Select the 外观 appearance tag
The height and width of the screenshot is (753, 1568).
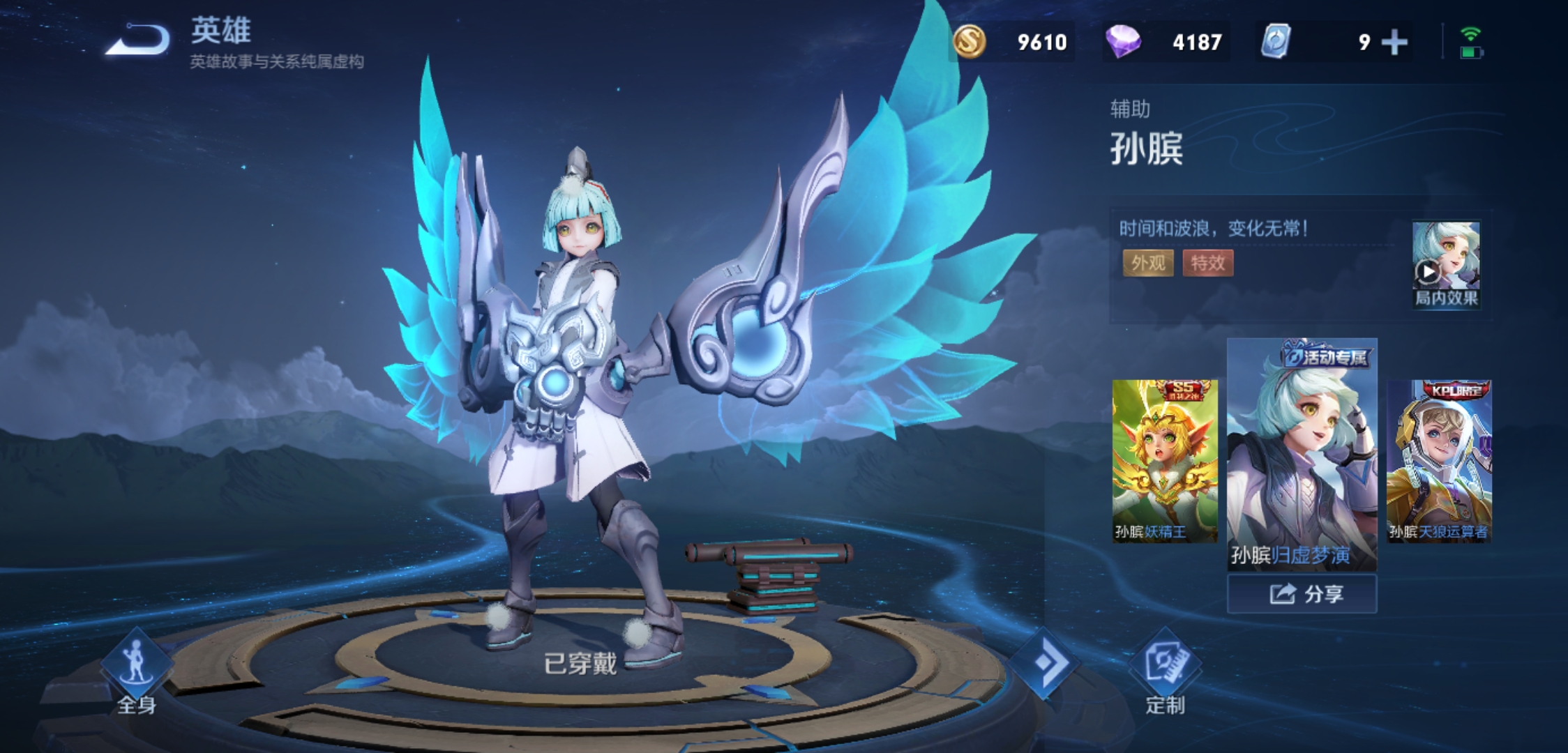click(1147, 263)
